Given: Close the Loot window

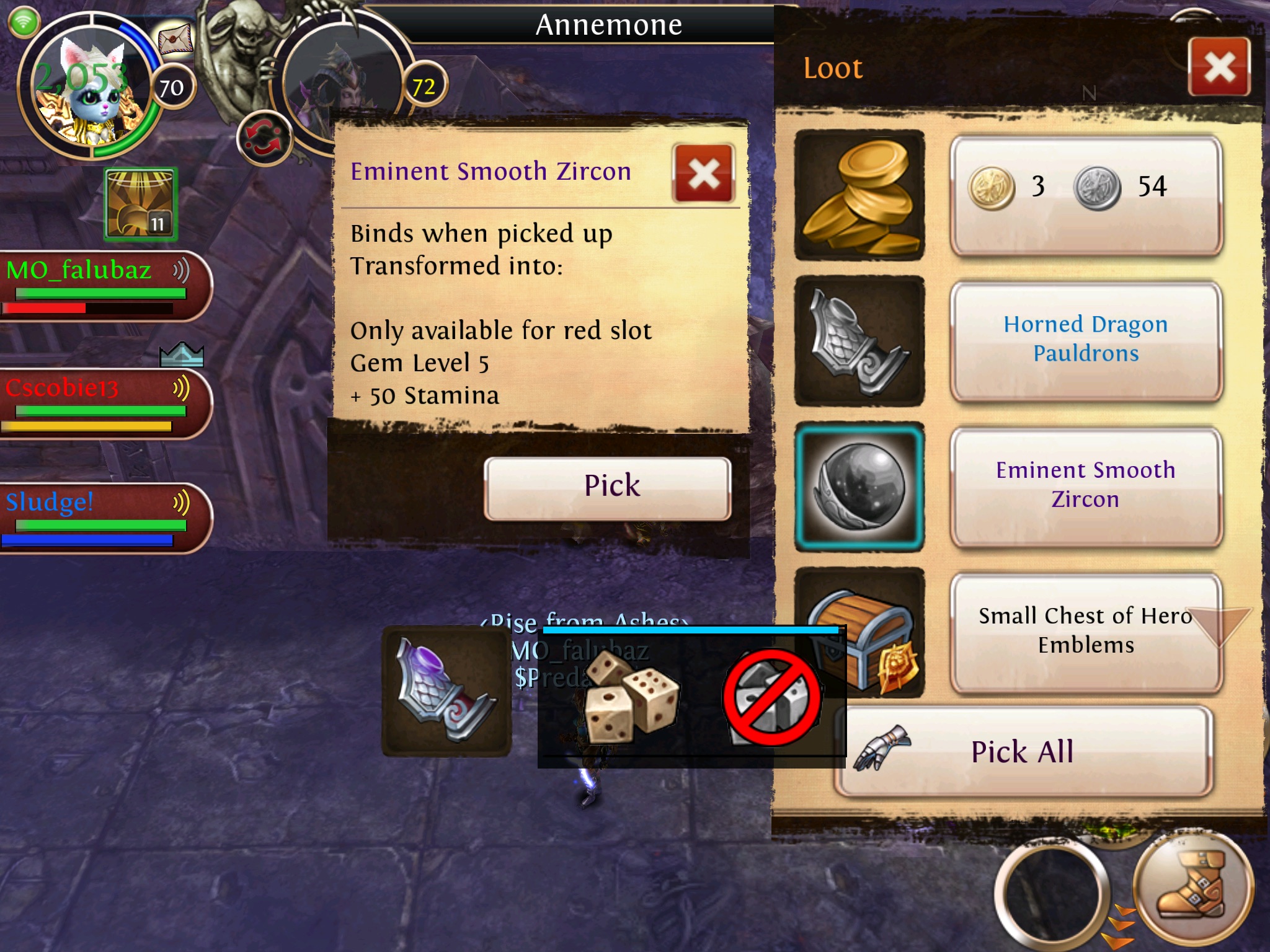Looking at the screenshot, I should coord(1219,67).
